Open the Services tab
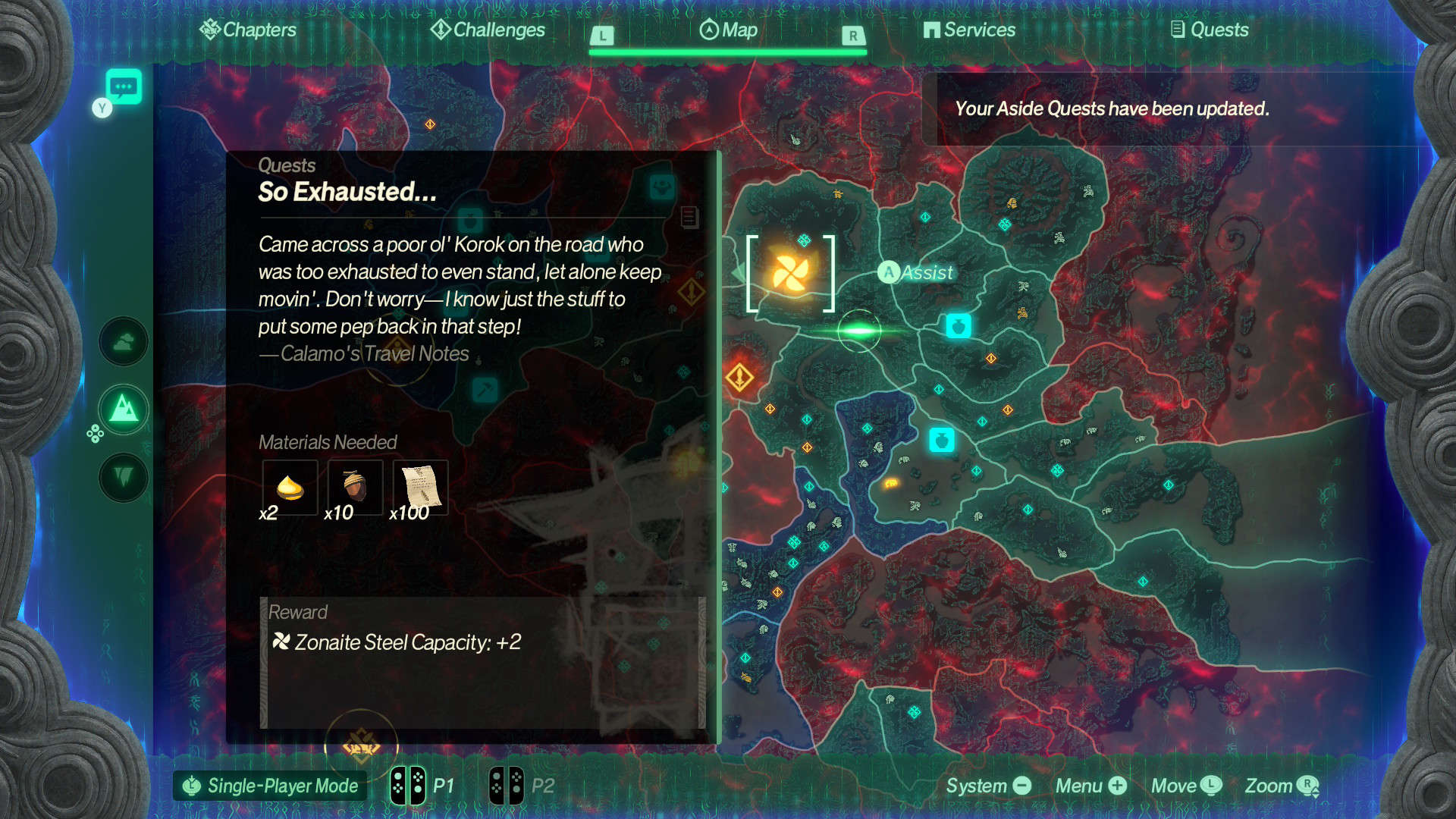The width and height of the screenshot is (1456, 819). tap(969, 30)
